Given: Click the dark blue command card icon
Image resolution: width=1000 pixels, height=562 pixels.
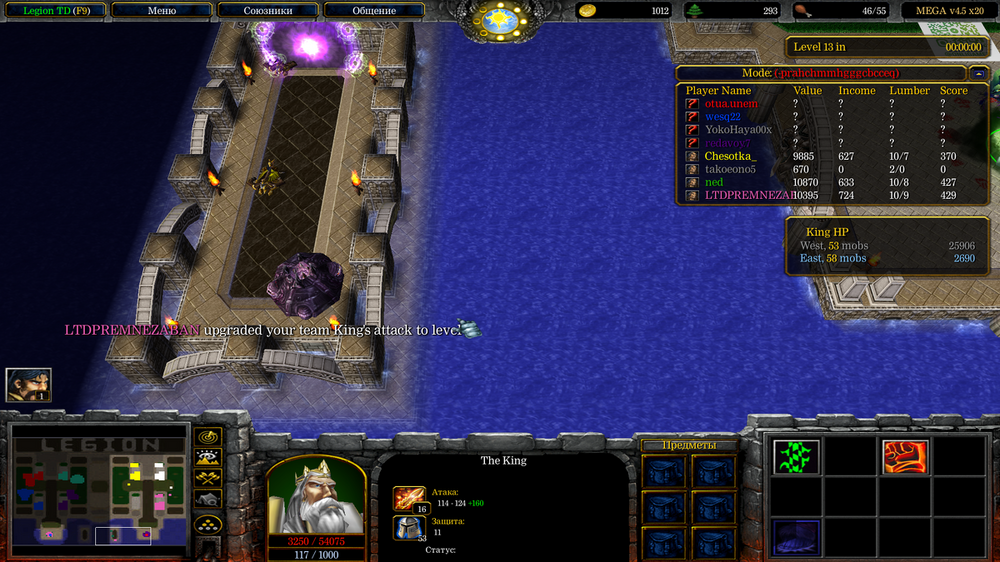Looking at the screenshot, I should point(796,536).
